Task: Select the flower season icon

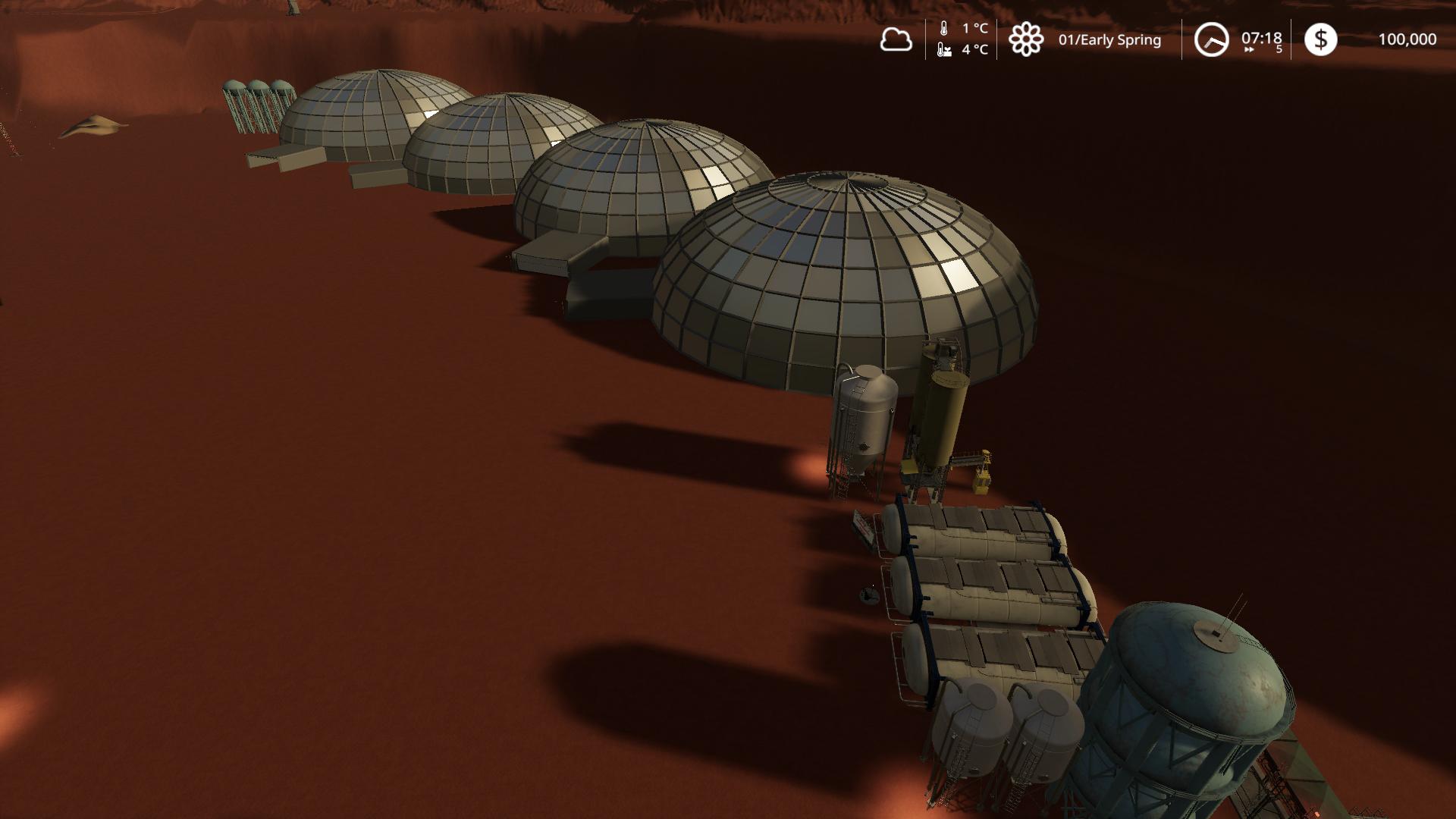Action: [1026, 39]
